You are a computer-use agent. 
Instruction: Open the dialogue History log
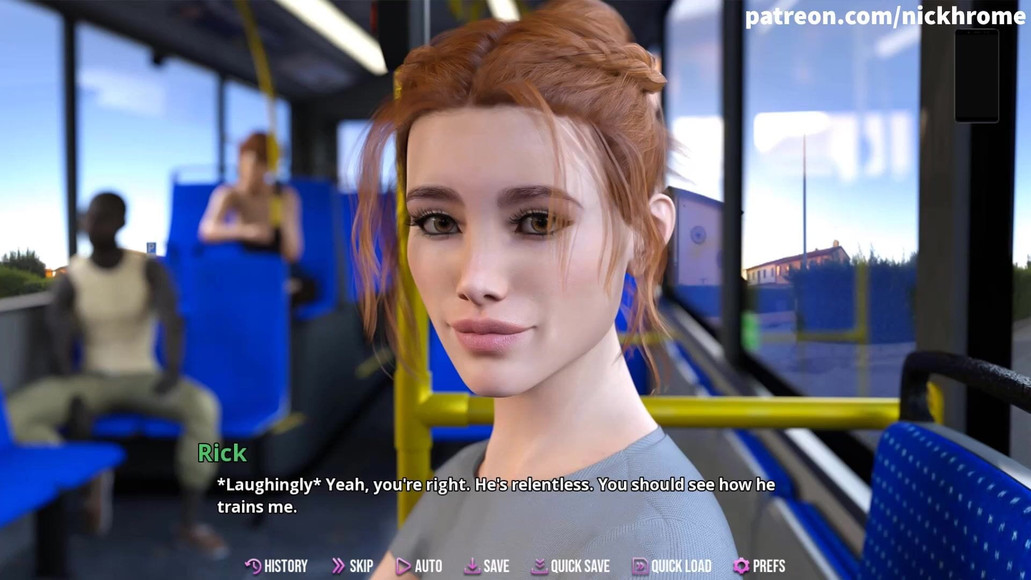tap(276, 566)
